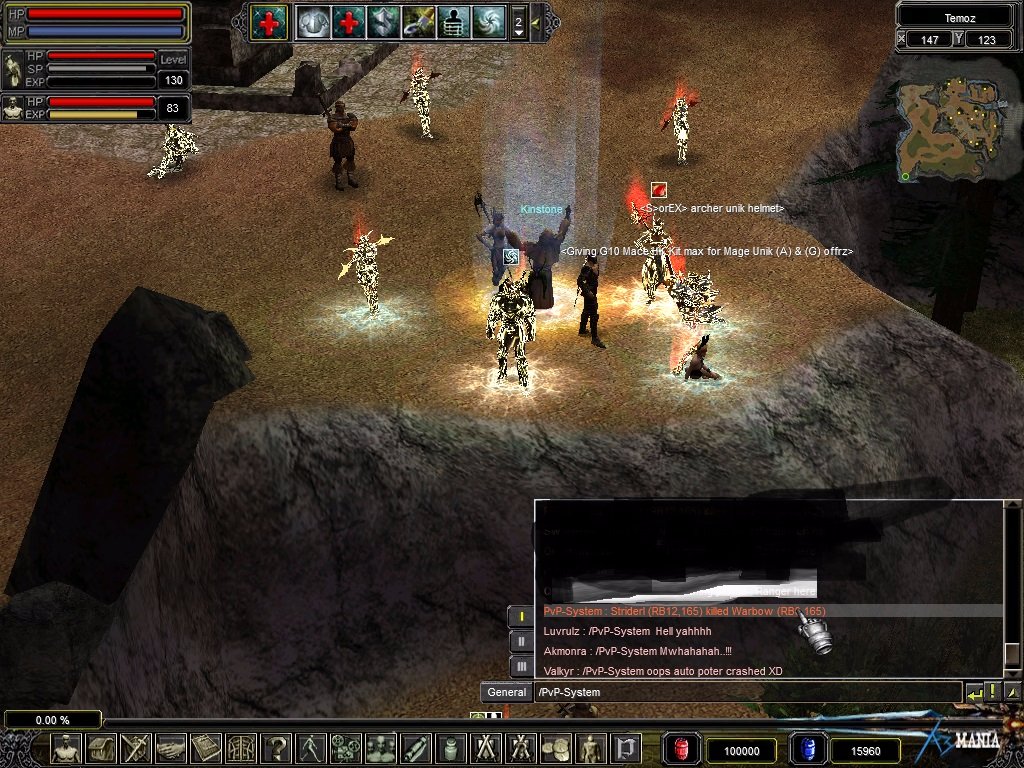Collapse the skill bar with the yellow arrow
The width and height of the screenshot is (1024, 768).
[536, 22]
